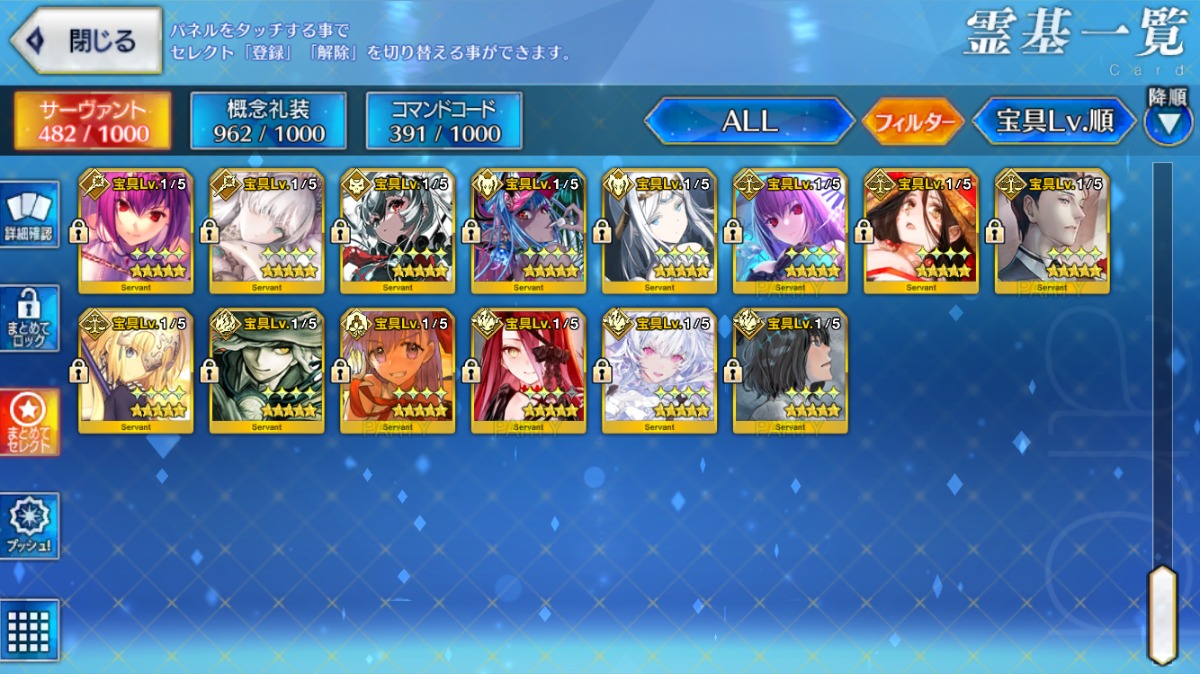Select the white-haired pink-eyed servant card
The width and height of the screenshot is (1200, 674).
tap(659, 371)
